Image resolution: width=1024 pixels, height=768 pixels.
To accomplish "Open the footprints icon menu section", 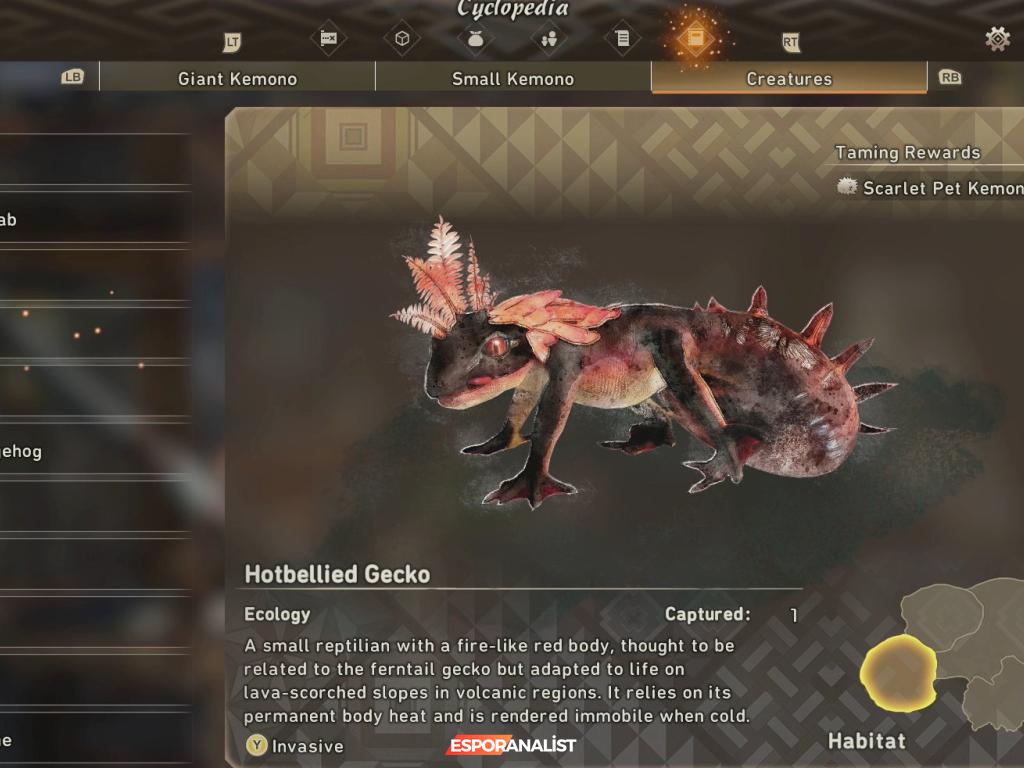I will click(548, 39).
